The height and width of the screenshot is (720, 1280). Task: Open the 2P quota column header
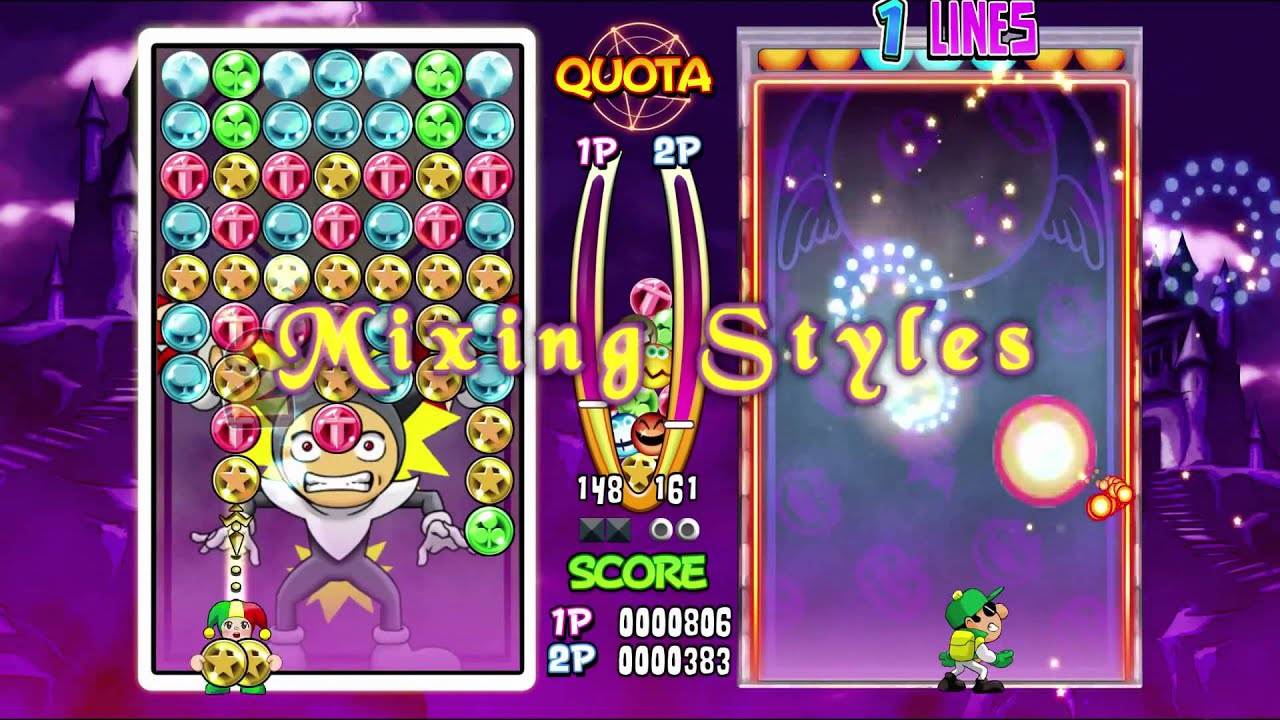pyautogui.click(x=676, y=150)
